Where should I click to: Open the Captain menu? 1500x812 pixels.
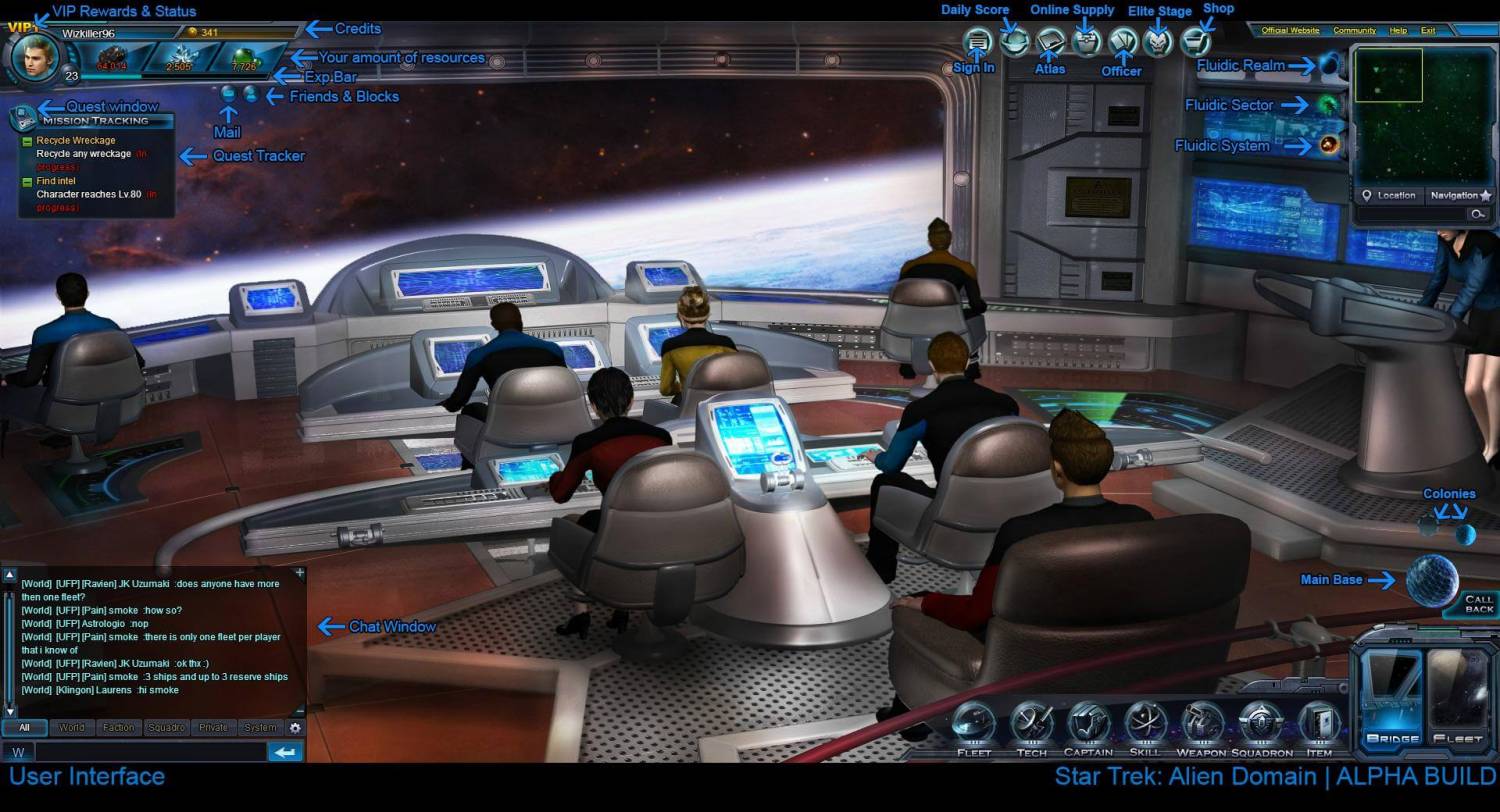[x=1088, y=727]
